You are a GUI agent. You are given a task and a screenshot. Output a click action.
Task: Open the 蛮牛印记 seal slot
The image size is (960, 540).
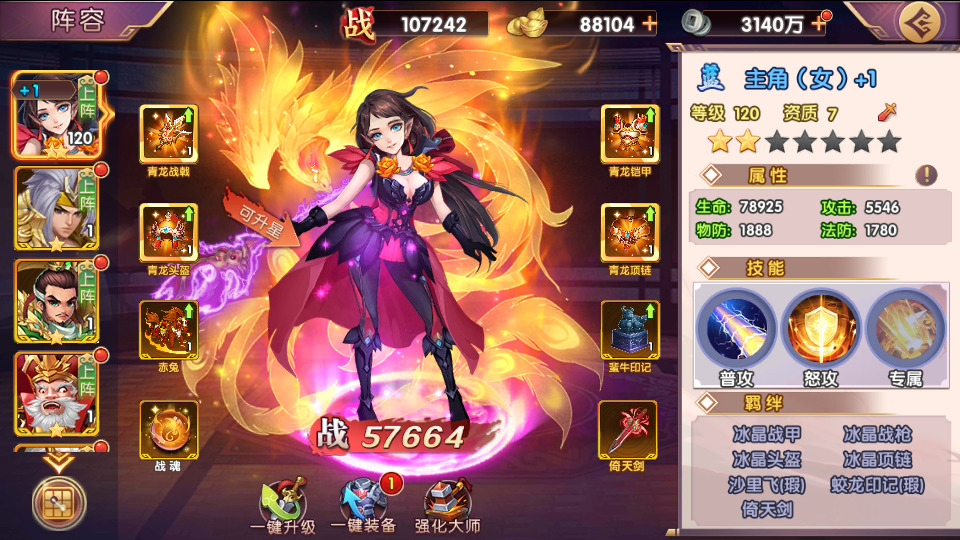point(629,330)
